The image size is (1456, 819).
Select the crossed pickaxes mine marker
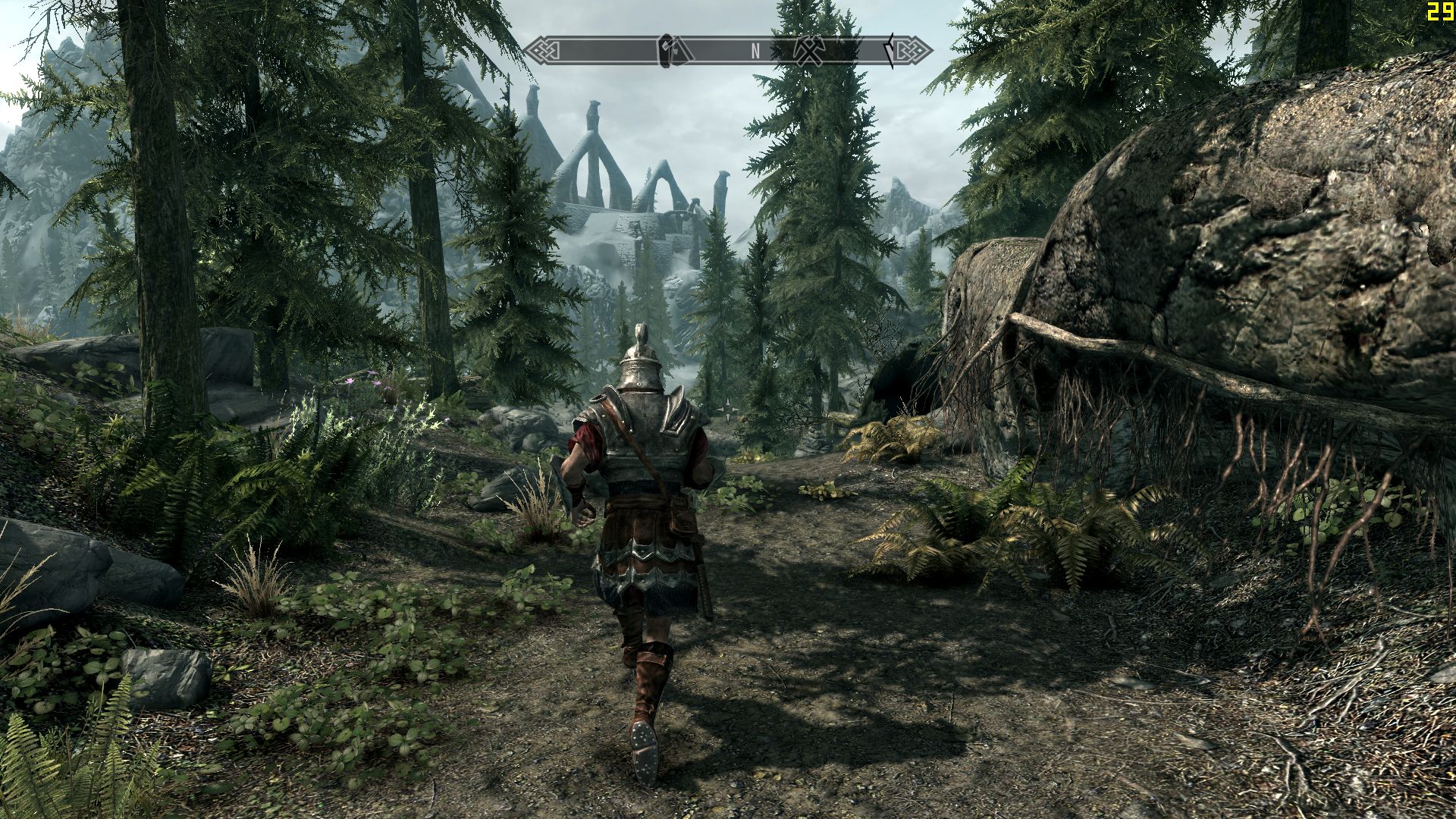(808, 50)
